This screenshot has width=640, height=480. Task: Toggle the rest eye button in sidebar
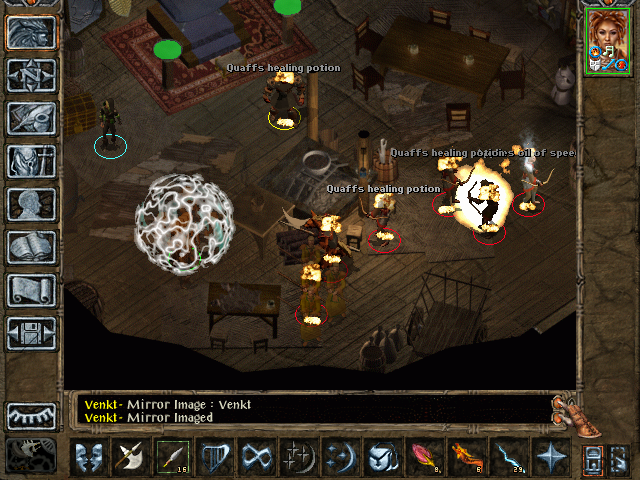coord(31,415)
